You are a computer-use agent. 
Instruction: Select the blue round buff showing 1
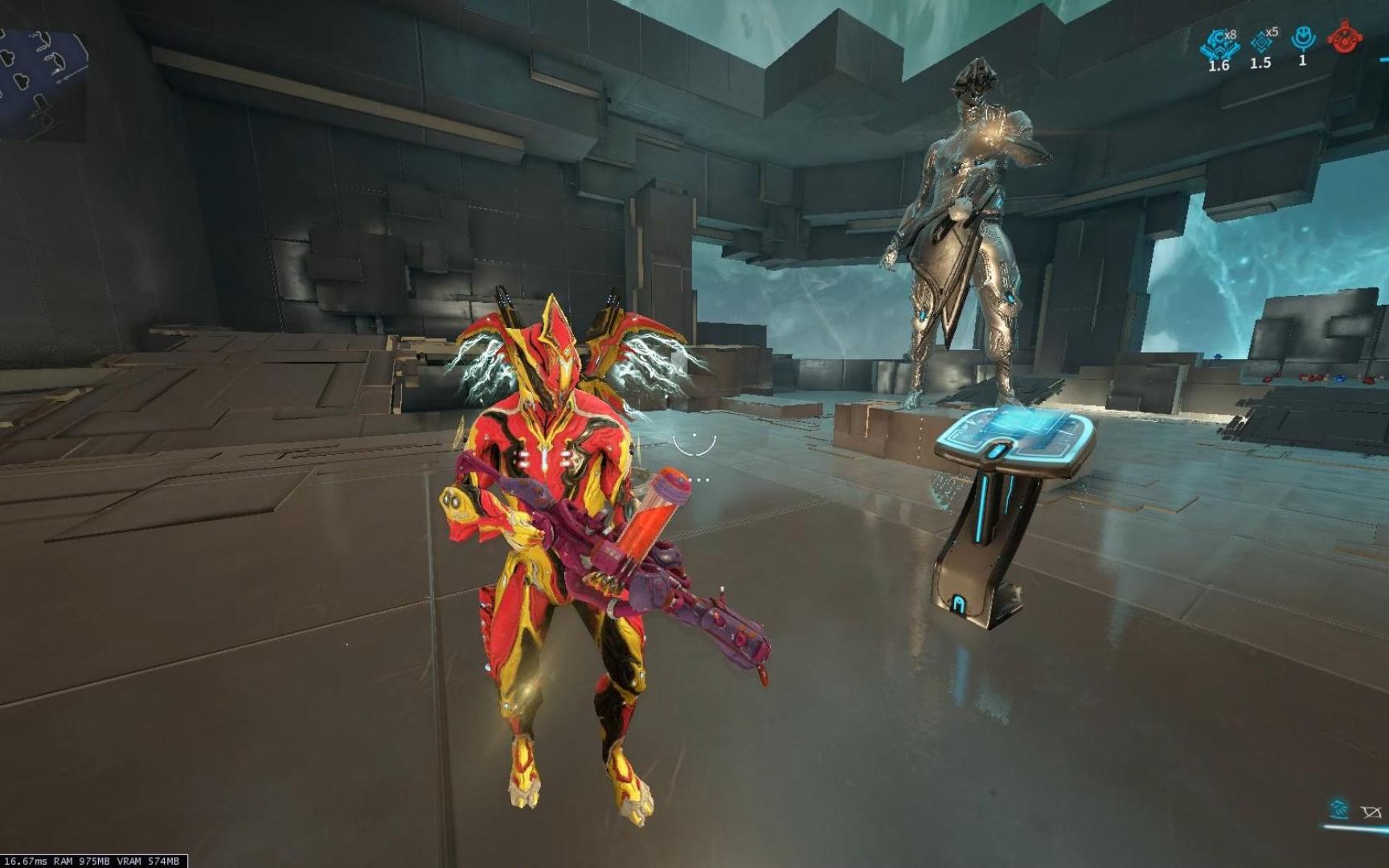1302,39
